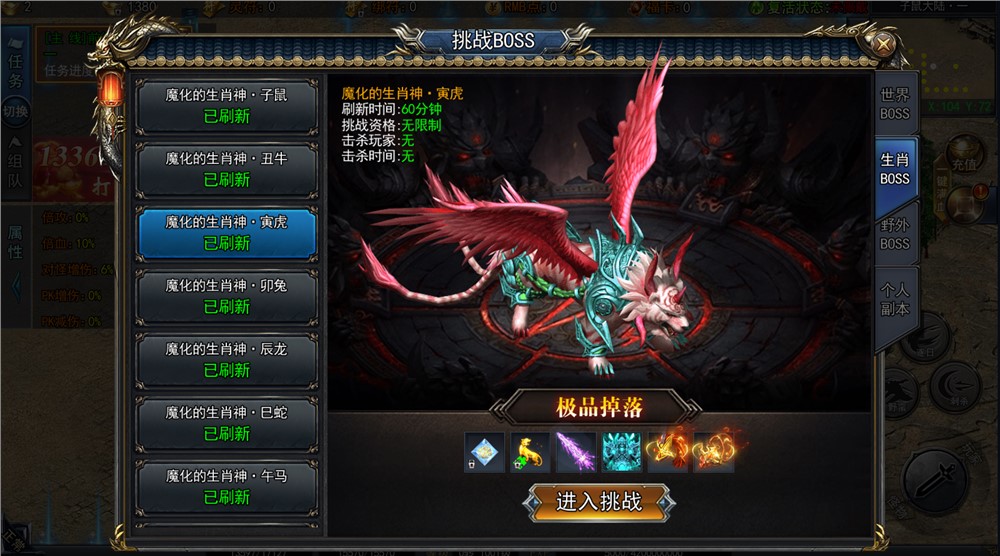This screenshot has width=1000, height=556.
Task: Inspect the purple sword drop
Action: click(576, 451)
